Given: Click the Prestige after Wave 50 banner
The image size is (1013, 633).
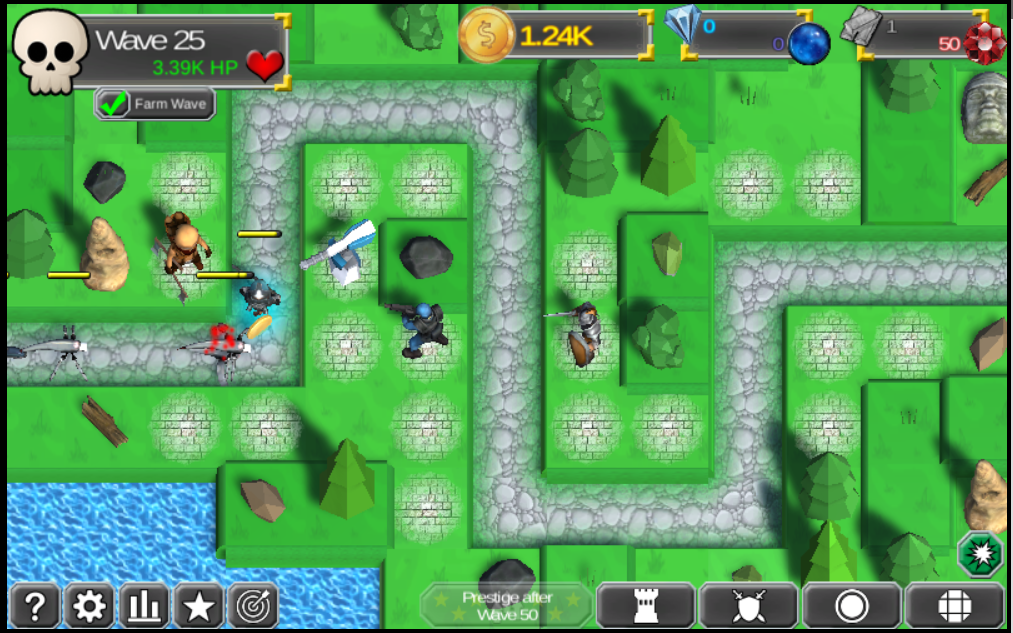Looking at the screenshot, I should click(507, 606).
